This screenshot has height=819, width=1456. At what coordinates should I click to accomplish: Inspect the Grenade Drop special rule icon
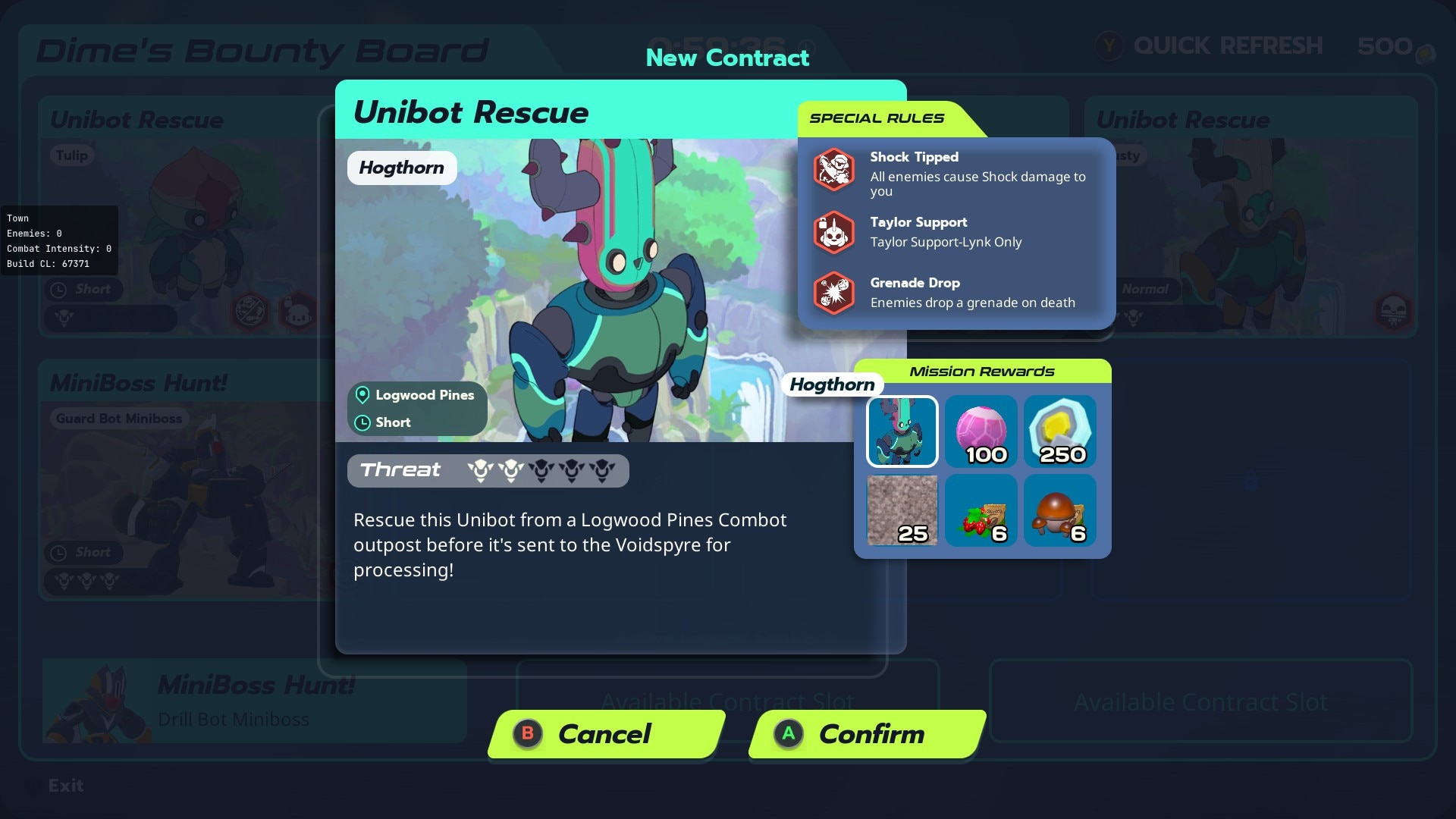pos(834,293)
